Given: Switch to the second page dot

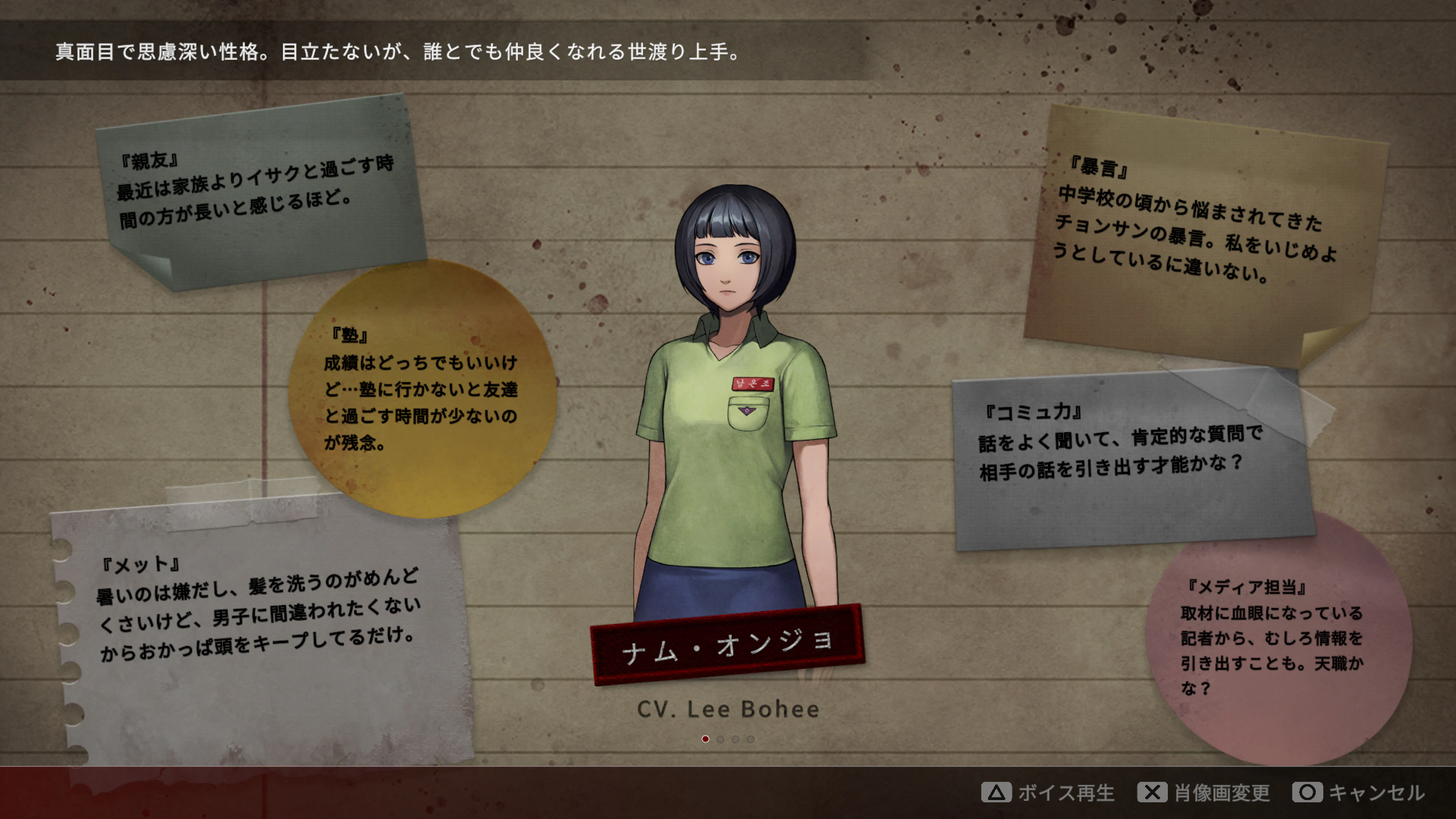Looking at the screenshot, I should click(x=720, y=739).
